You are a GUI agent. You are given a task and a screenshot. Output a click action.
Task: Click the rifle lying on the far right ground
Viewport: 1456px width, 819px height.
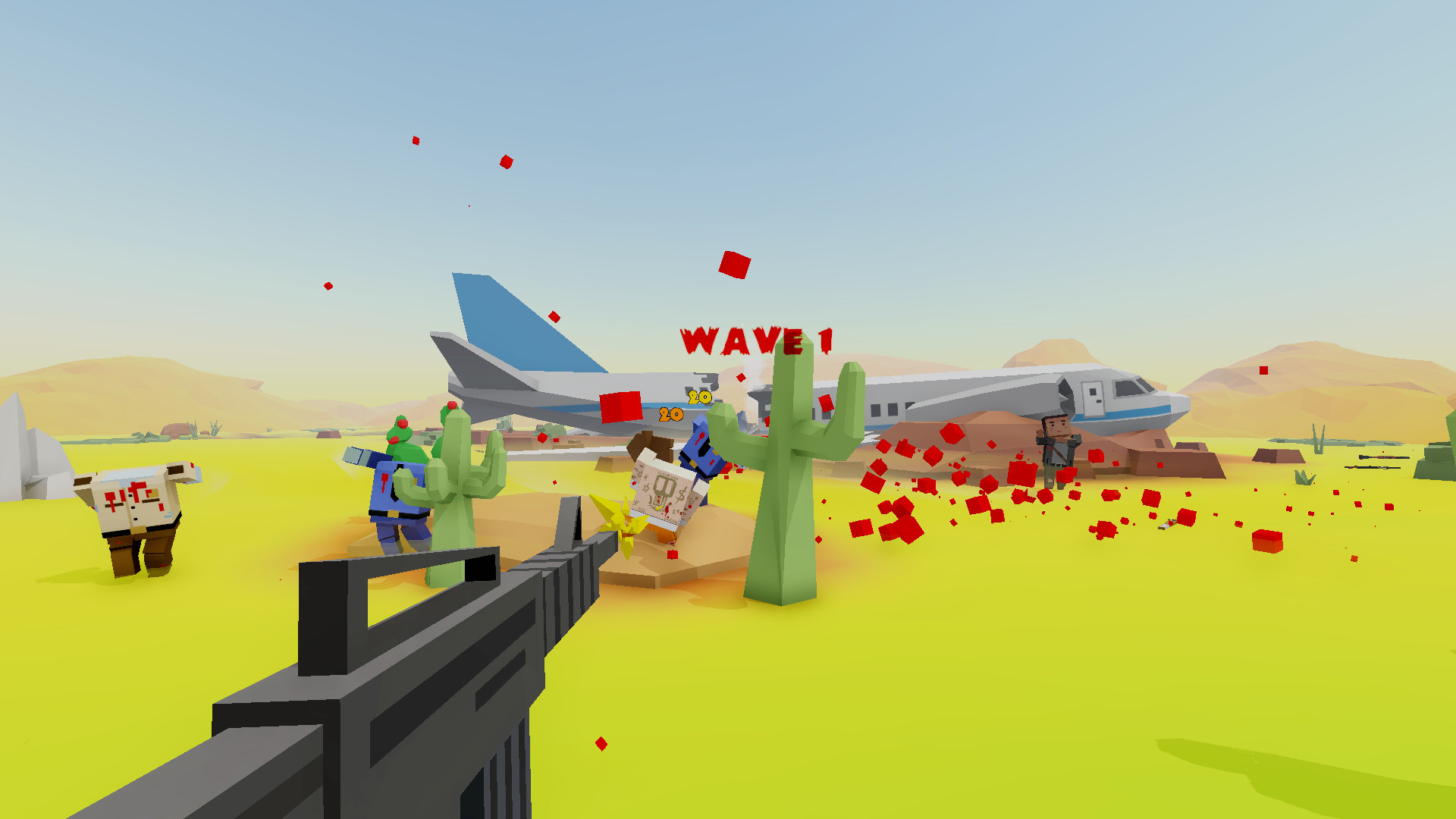tap(1384, 457)
